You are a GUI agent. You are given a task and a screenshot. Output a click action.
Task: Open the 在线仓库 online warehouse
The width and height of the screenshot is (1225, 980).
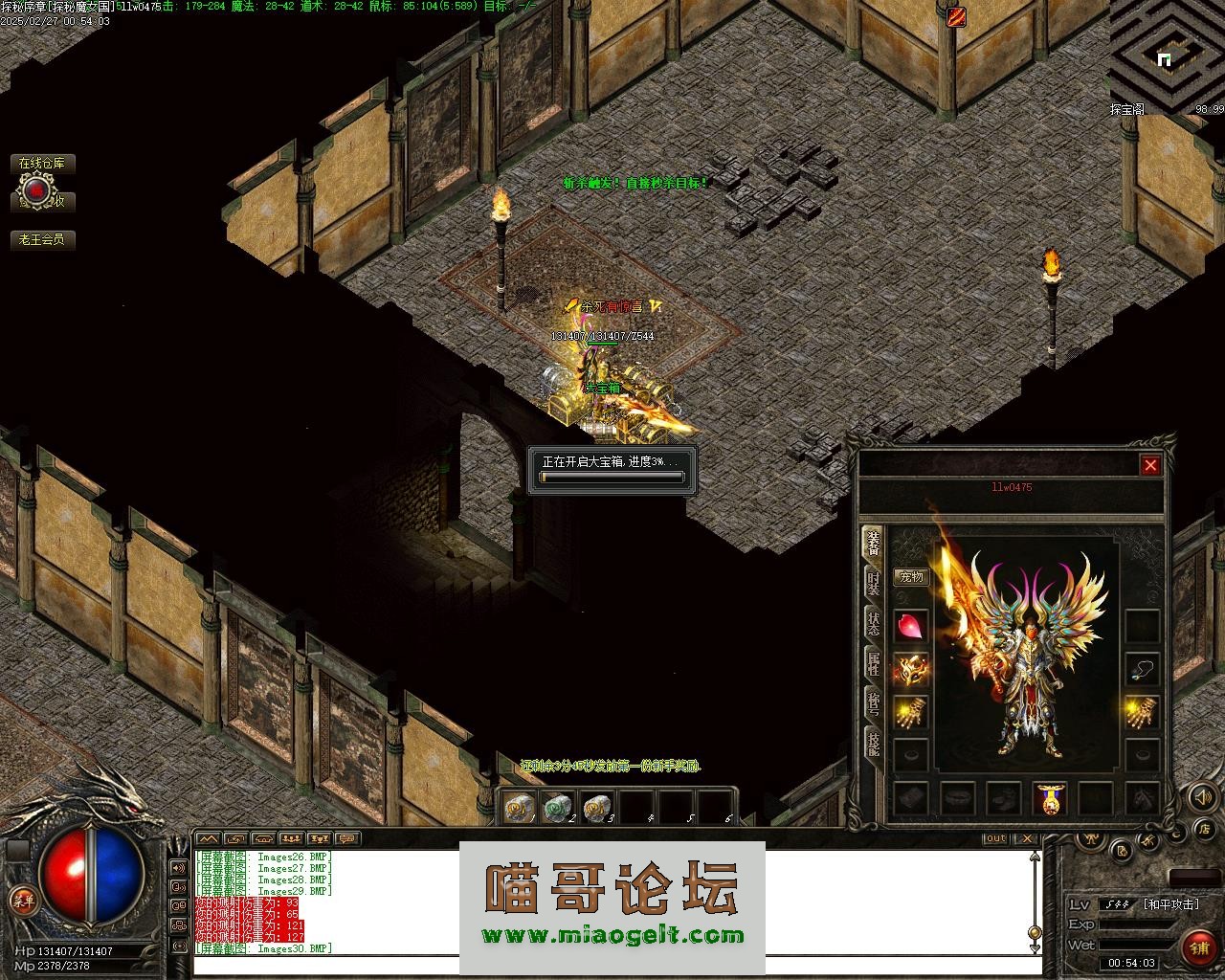(x=42, y=164)
